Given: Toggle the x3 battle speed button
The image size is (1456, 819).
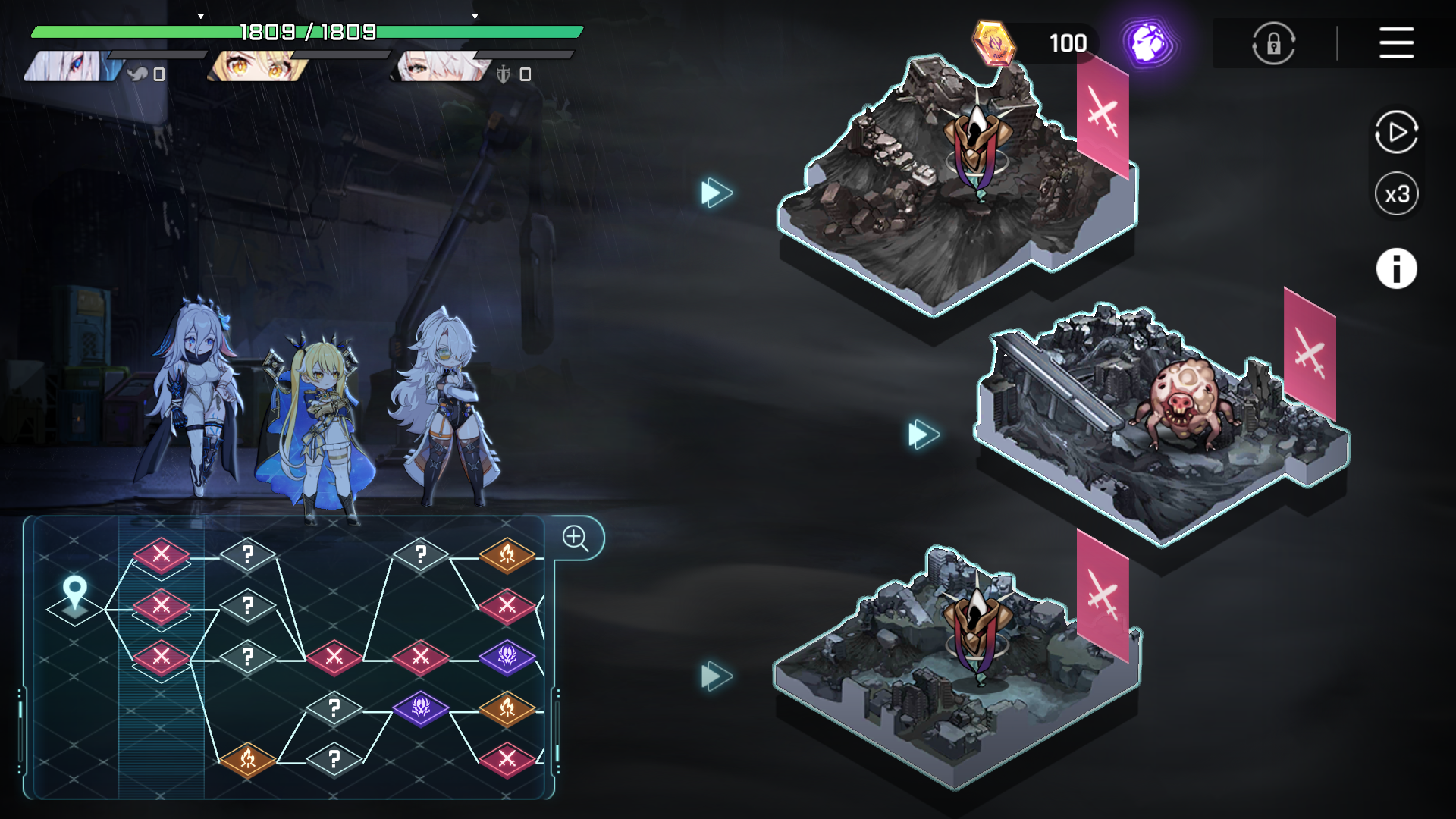Looking at the screenshot, I should coord(1396,194).
